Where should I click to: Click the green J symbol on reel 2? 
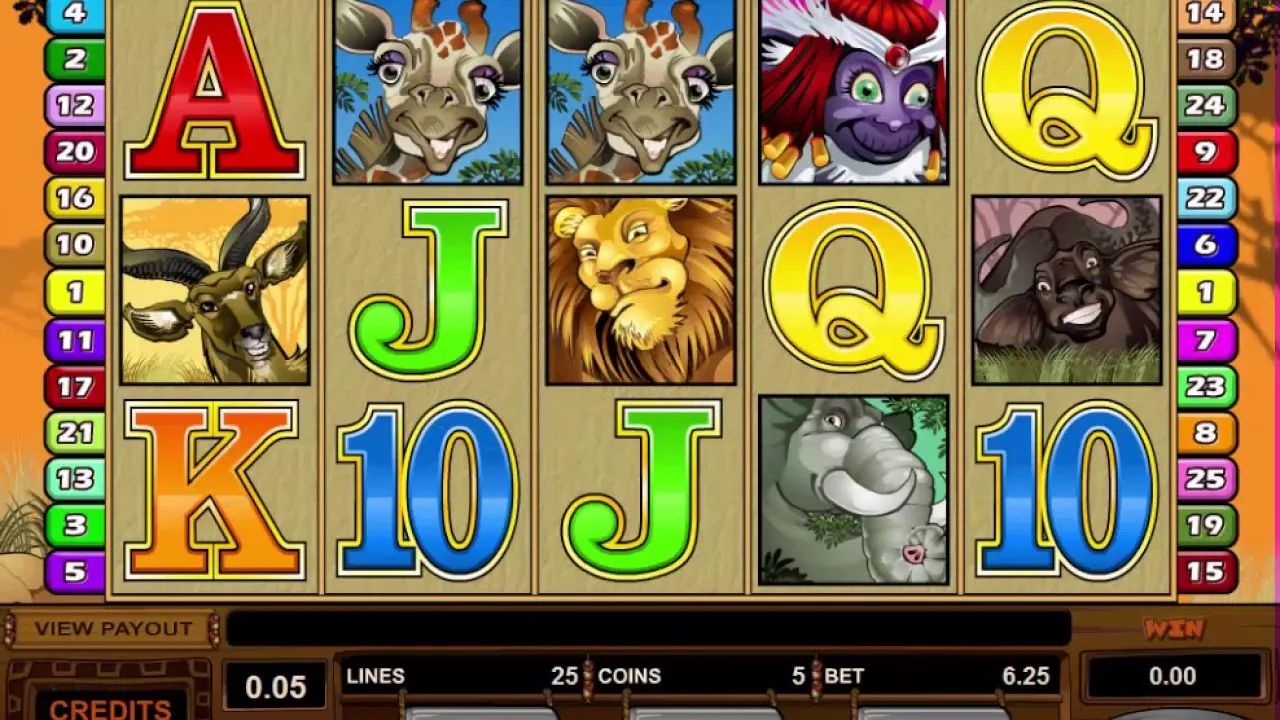425,290
